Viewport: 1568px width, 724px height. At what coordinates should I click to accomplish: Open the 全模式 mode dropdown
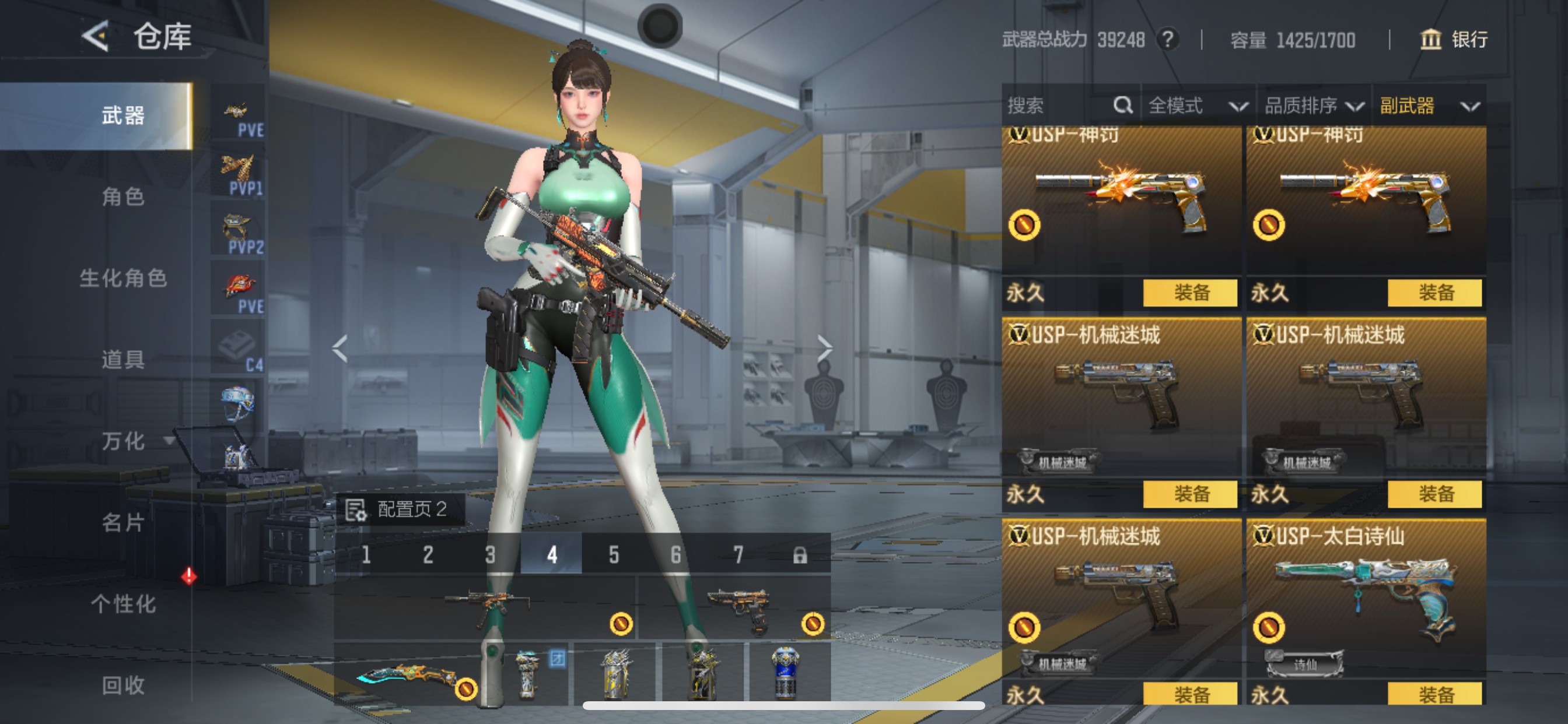tap(1196, 106)
